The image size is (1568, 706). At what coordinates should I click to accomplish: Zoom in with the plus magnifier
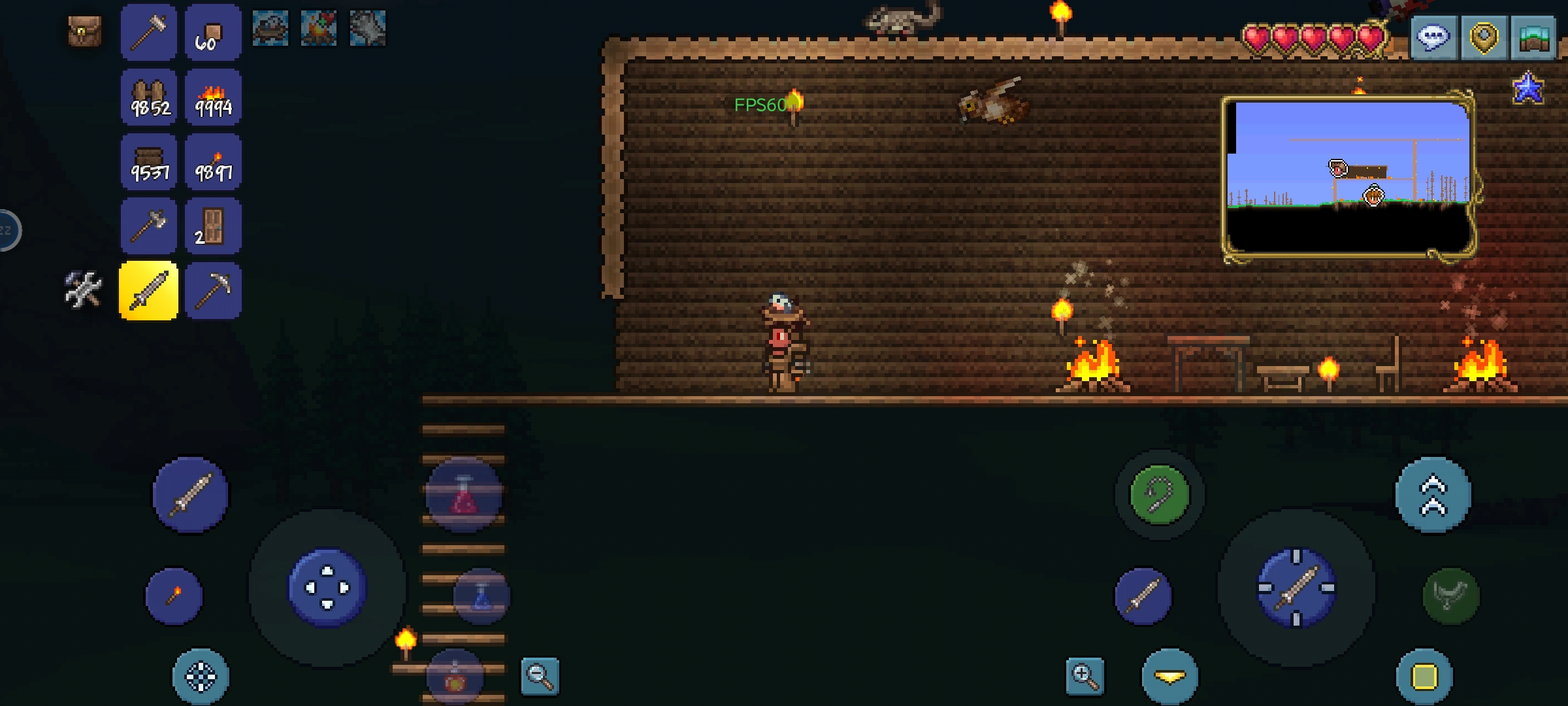coord(1085,676)
